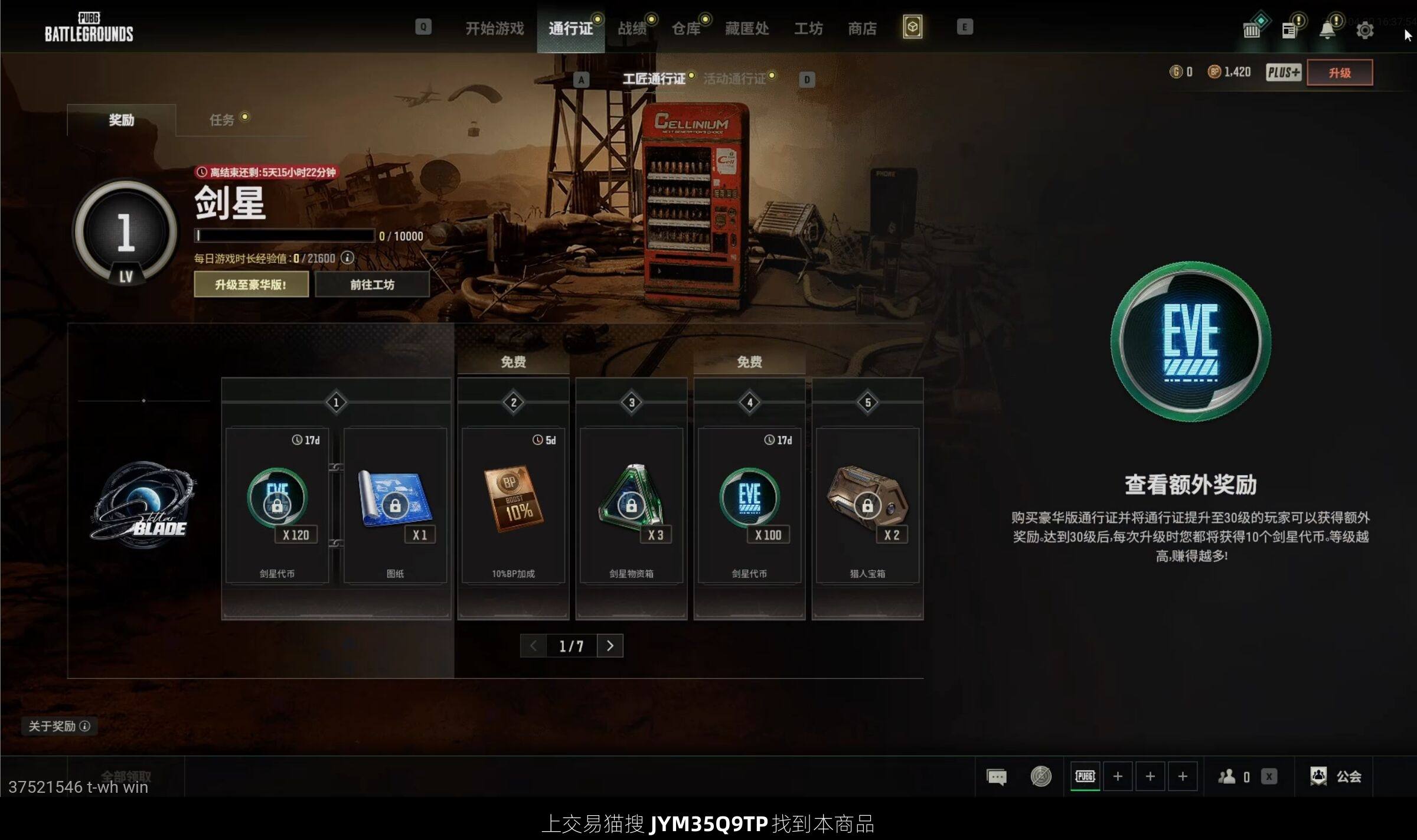1417x840 pixels.
Task: Choose the 剑星物资箱 reward
Action: 631,505
